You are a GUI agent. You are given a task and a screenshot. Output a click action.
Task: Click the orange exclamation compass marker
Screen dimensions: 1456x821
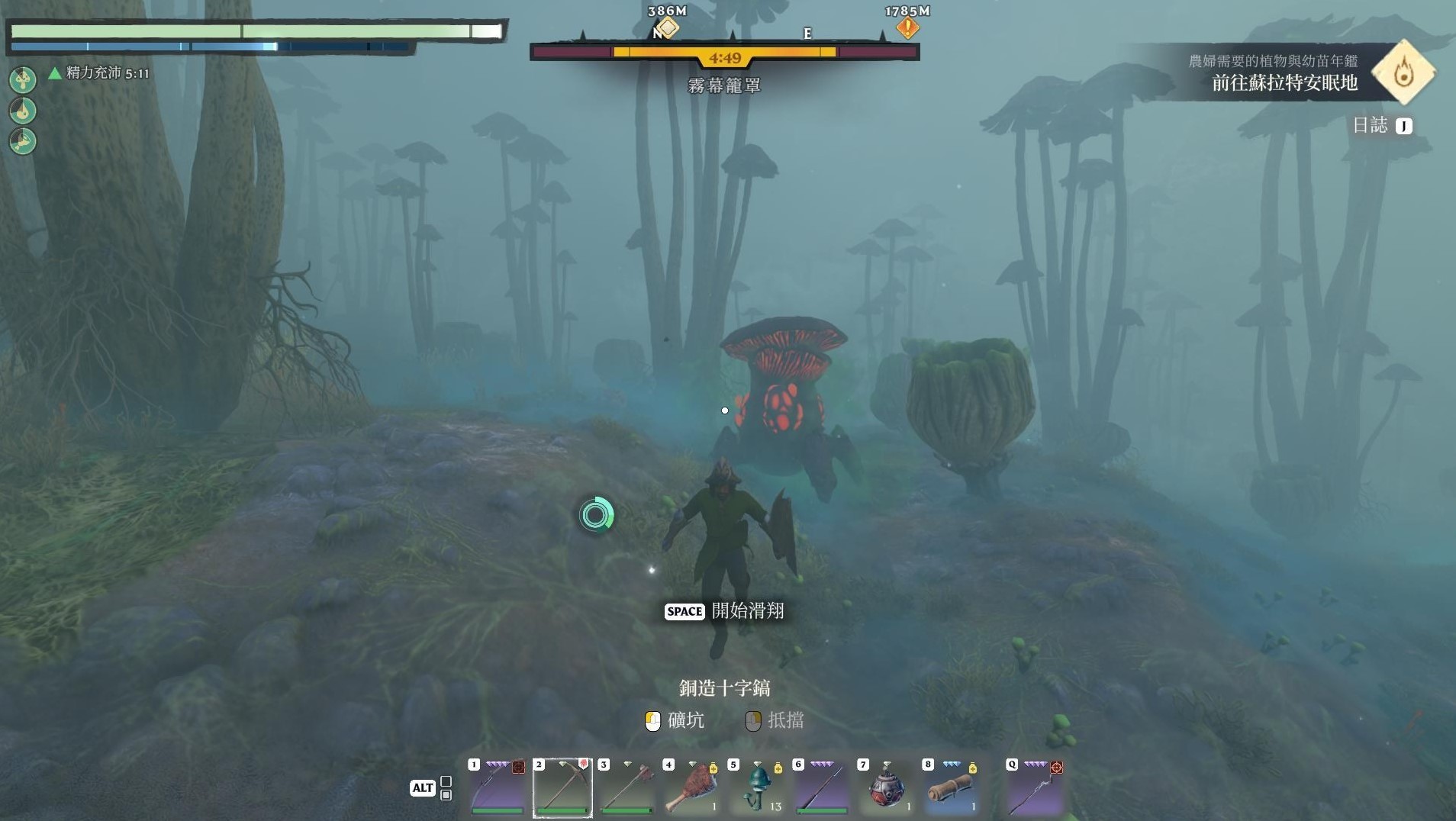pyautogui.click(x=907, y=28)
